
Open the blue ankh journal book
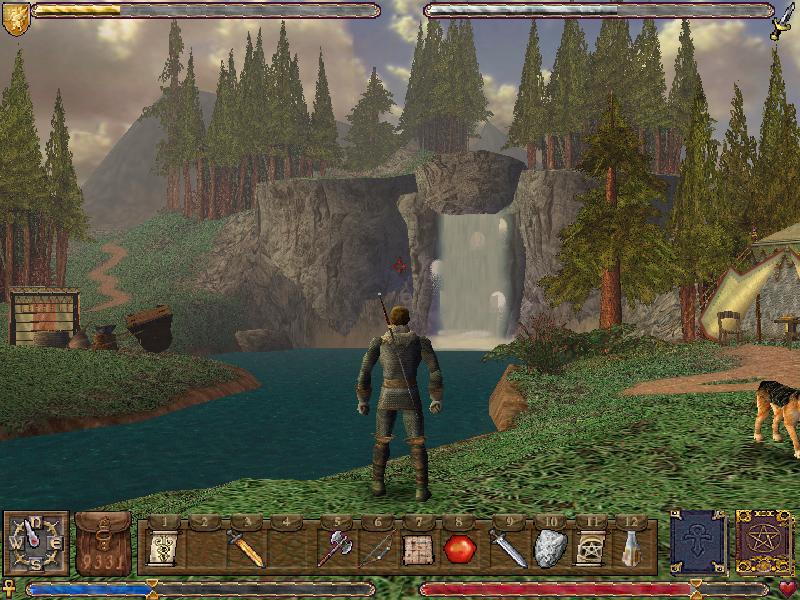point(698,543)
